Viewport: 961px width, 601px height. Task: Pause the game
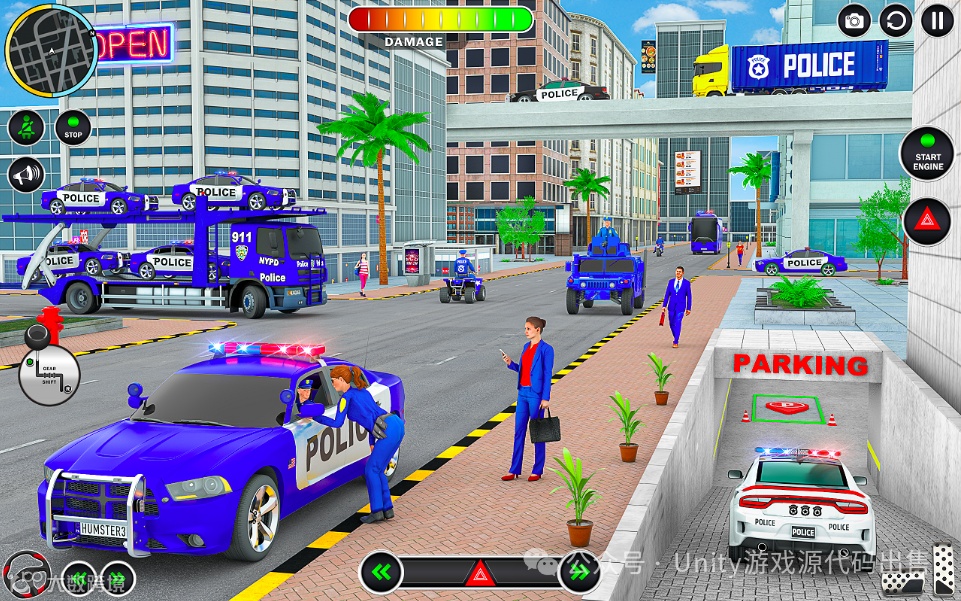937,20
